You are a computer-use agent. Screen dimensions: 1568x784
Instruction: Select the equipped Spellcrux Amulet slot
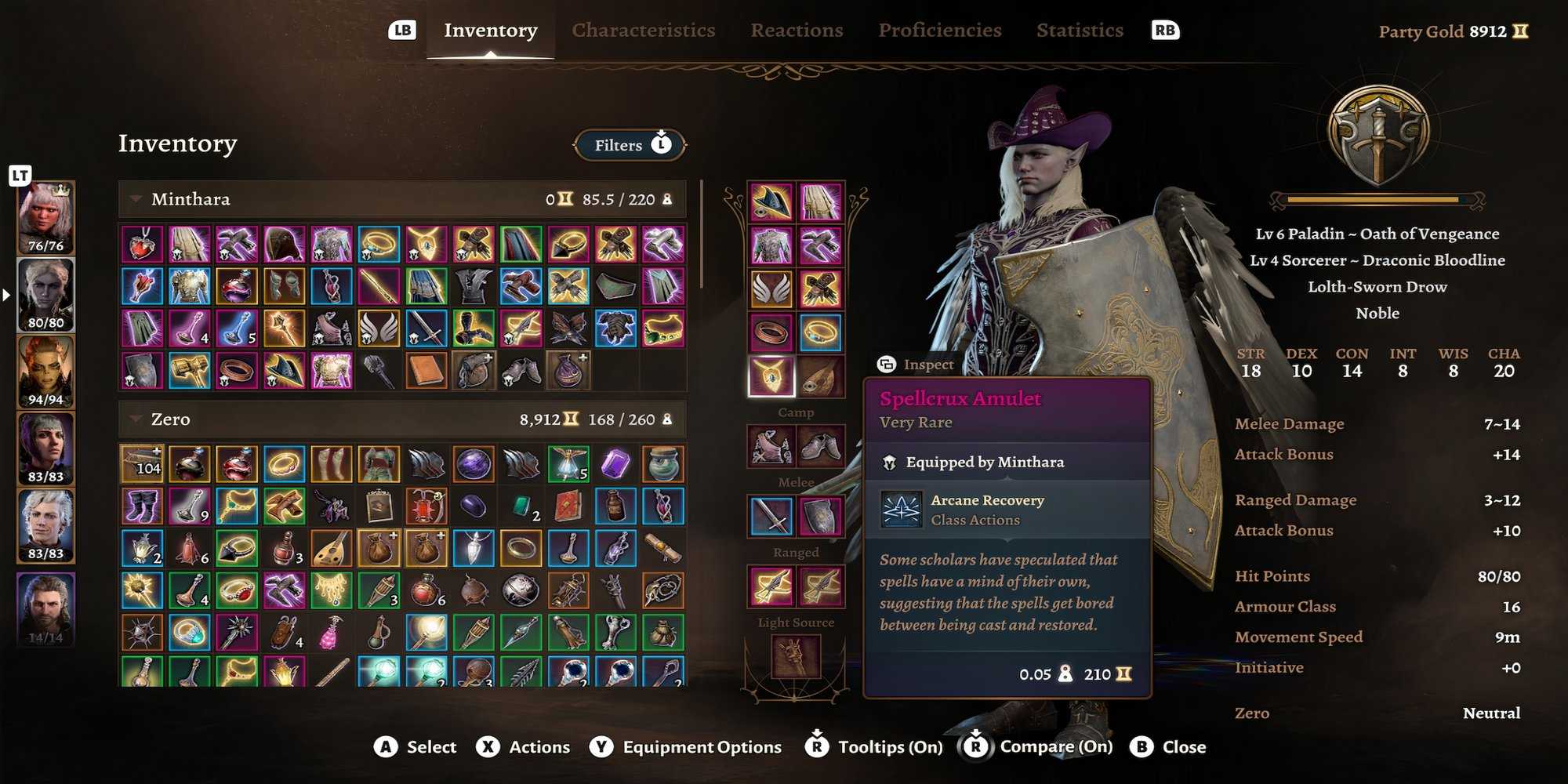tap(769, 376)
